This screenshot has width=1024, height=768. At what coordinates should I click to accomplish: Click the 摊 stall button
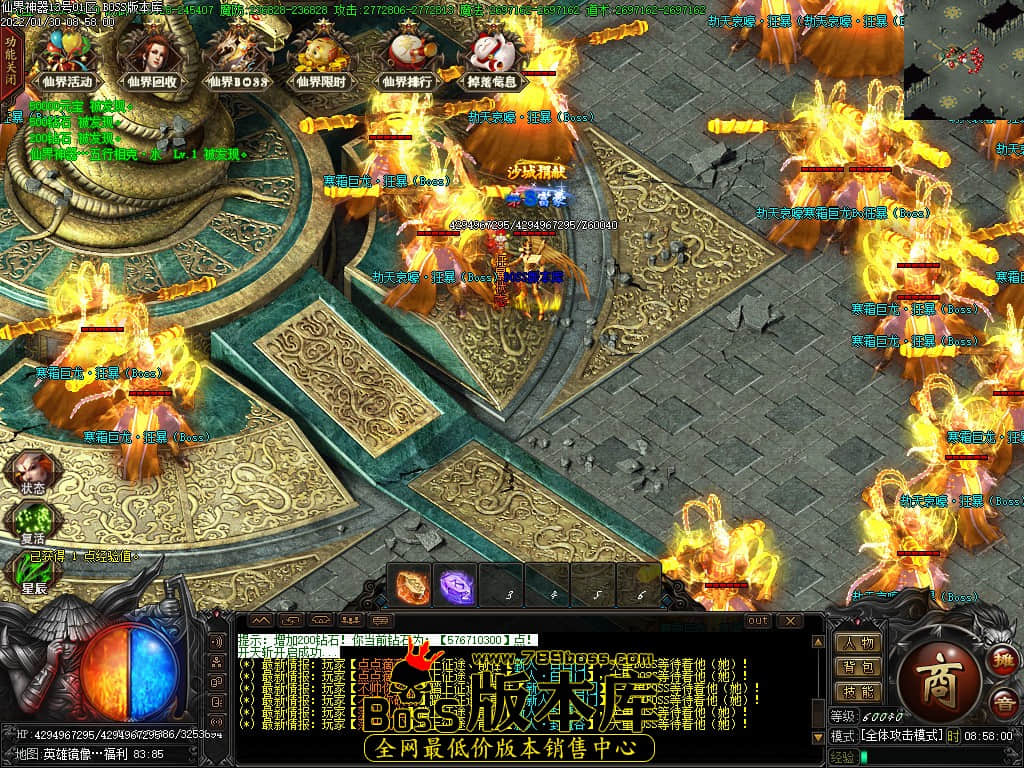[x=1002, y=661]
